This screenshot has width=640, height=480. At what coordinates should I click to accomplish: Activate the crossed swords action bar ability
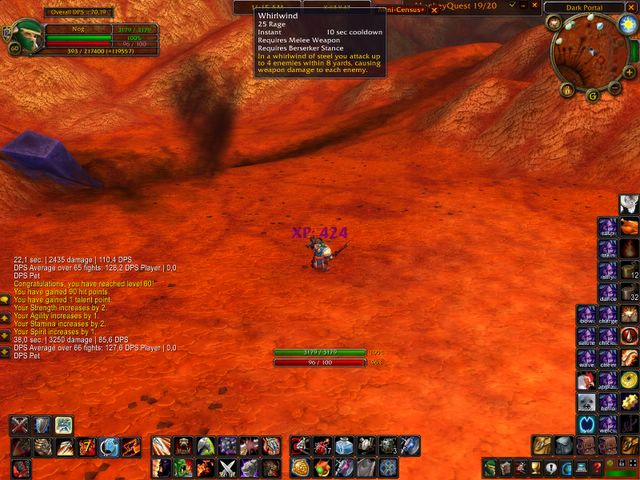coord(228,467)
